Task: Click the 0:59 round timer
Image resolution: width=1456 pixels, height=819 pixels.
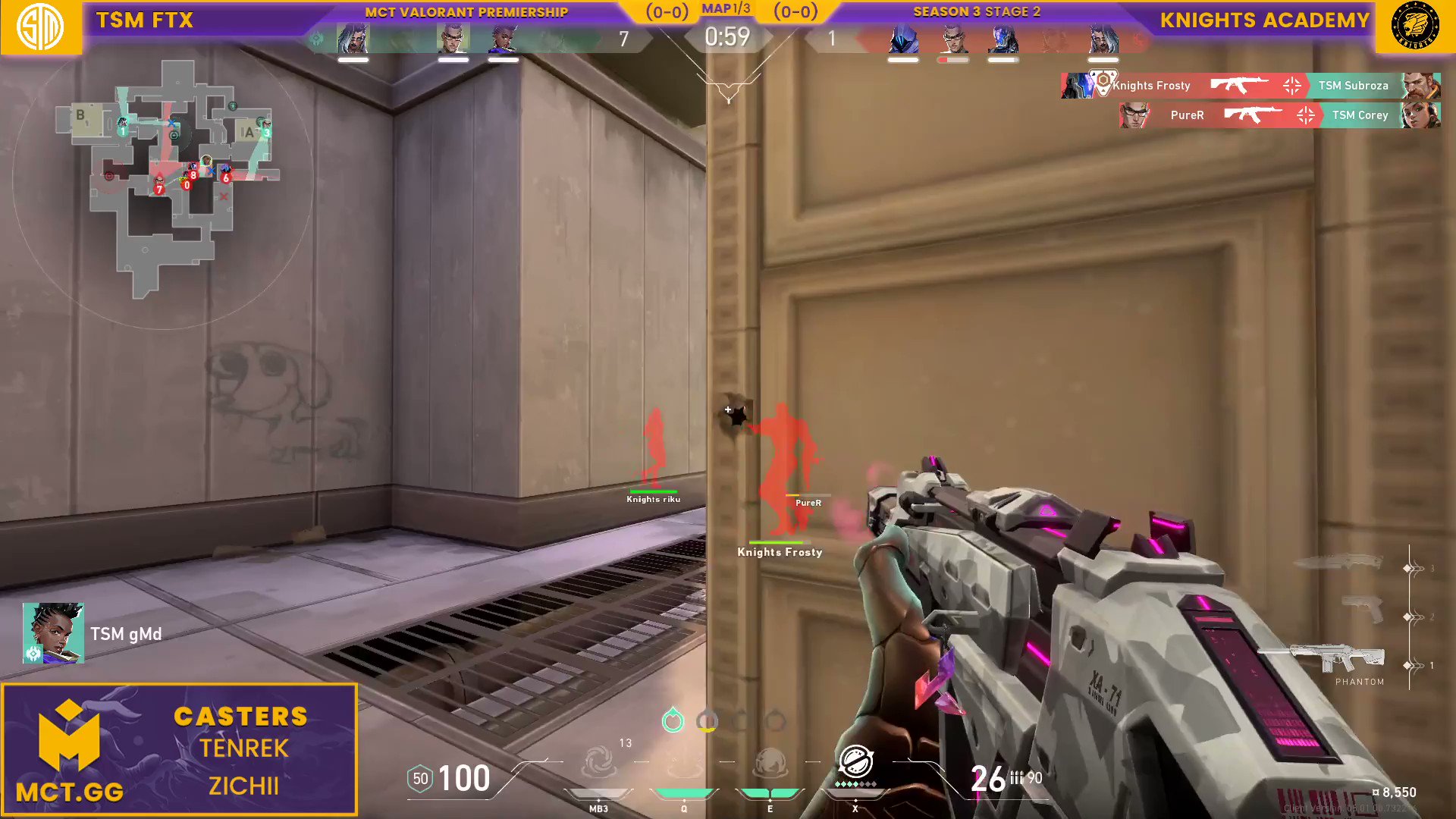Action: click(x=727, y=36)
